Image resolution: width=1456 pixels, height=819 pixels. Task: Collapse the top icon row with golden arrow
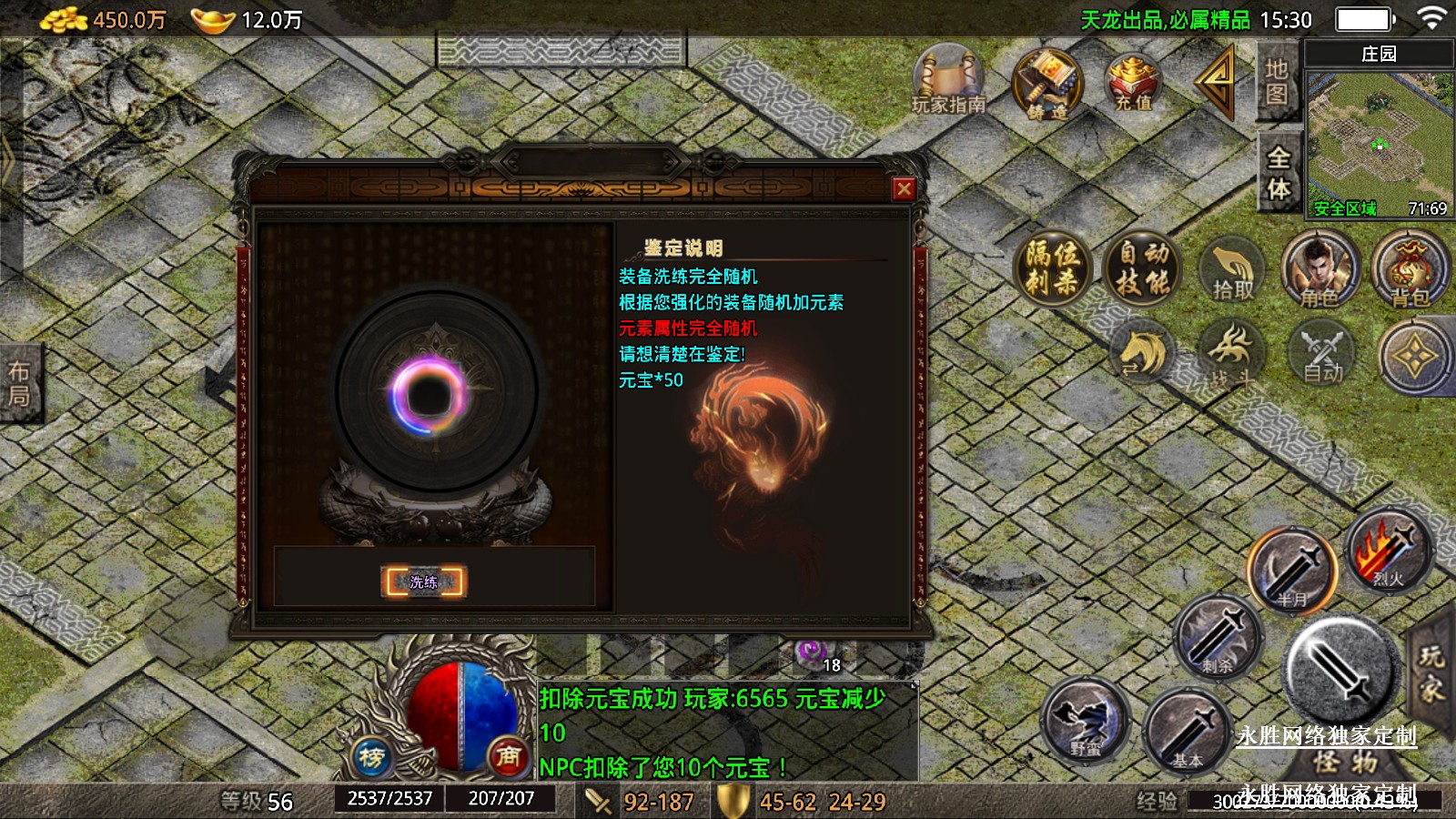(1216, 82)
